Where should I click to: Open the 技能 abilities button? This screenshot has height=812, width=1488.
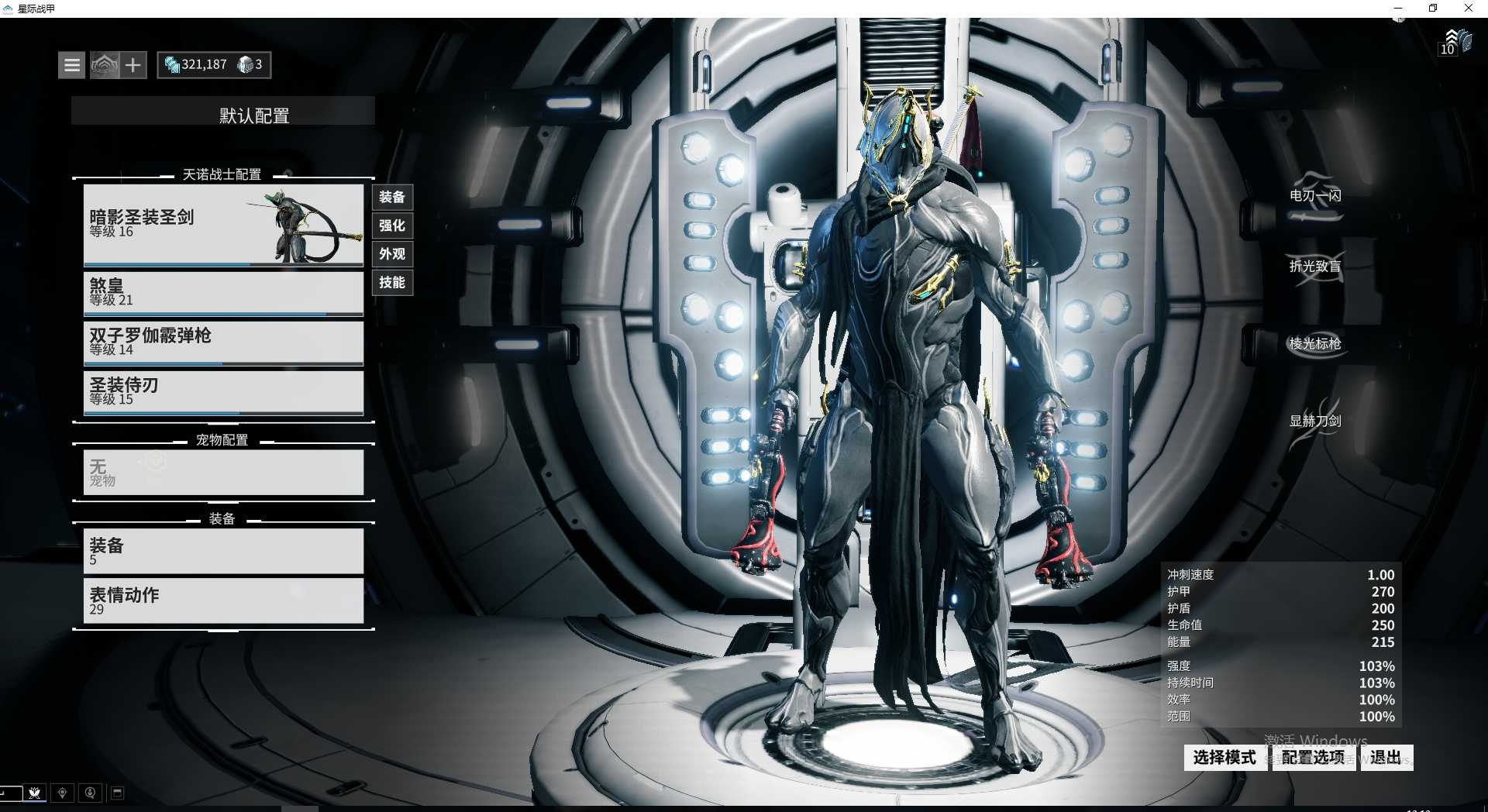[392, 282]
